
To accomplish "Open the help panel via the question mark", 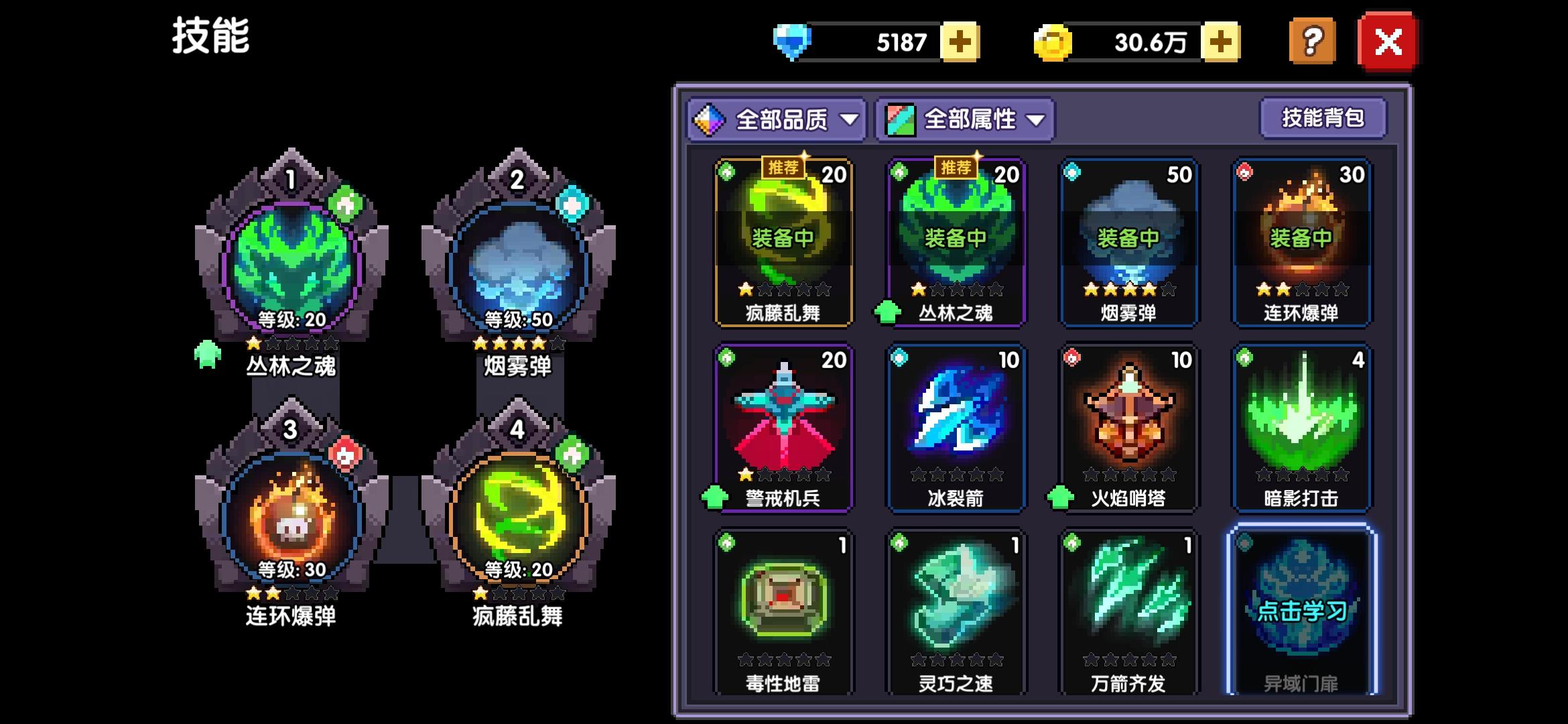I will [x=1311, y=42].
